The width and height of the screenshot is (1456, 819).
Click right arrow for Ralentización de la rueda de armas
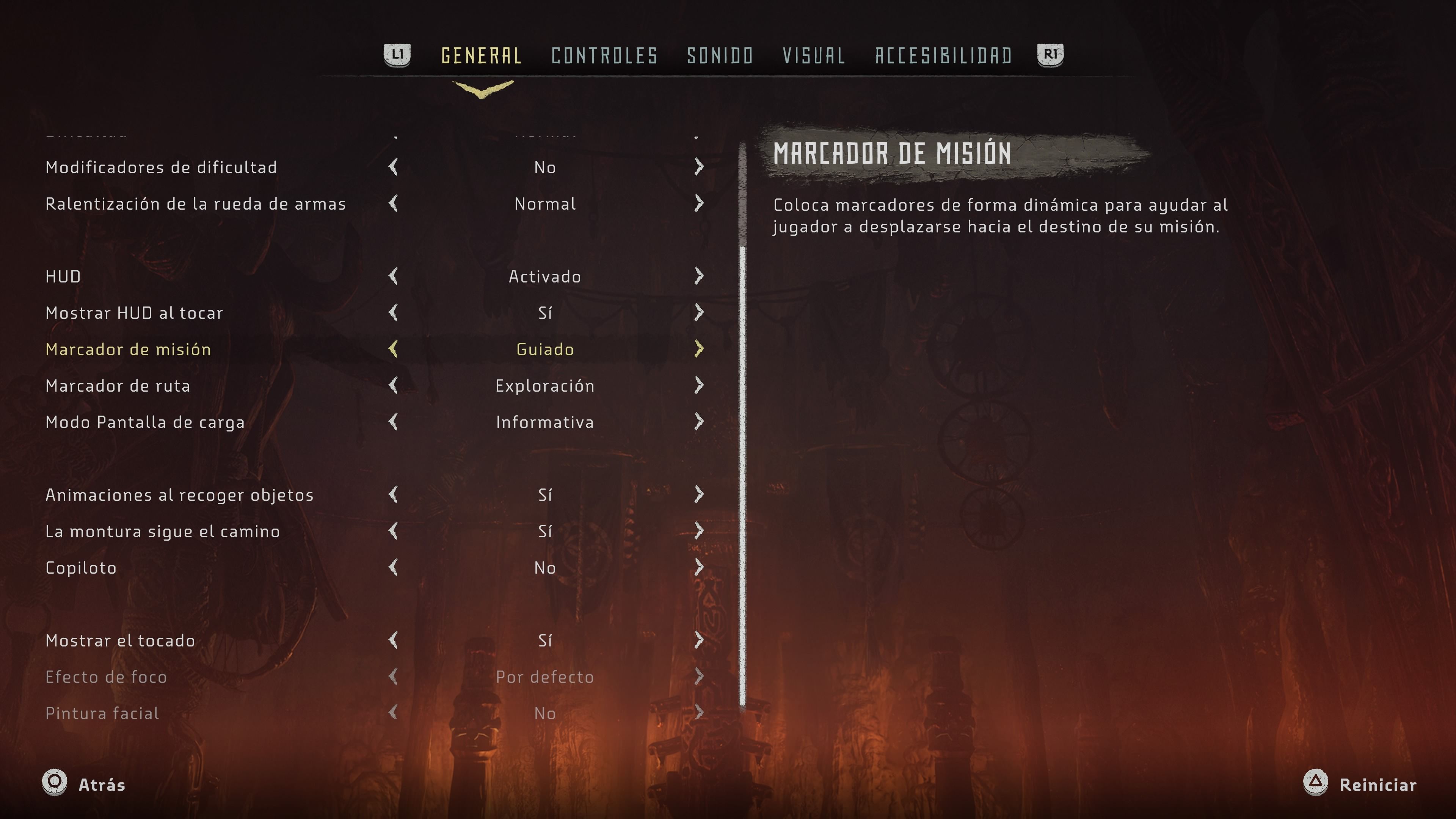click(698, 204)
